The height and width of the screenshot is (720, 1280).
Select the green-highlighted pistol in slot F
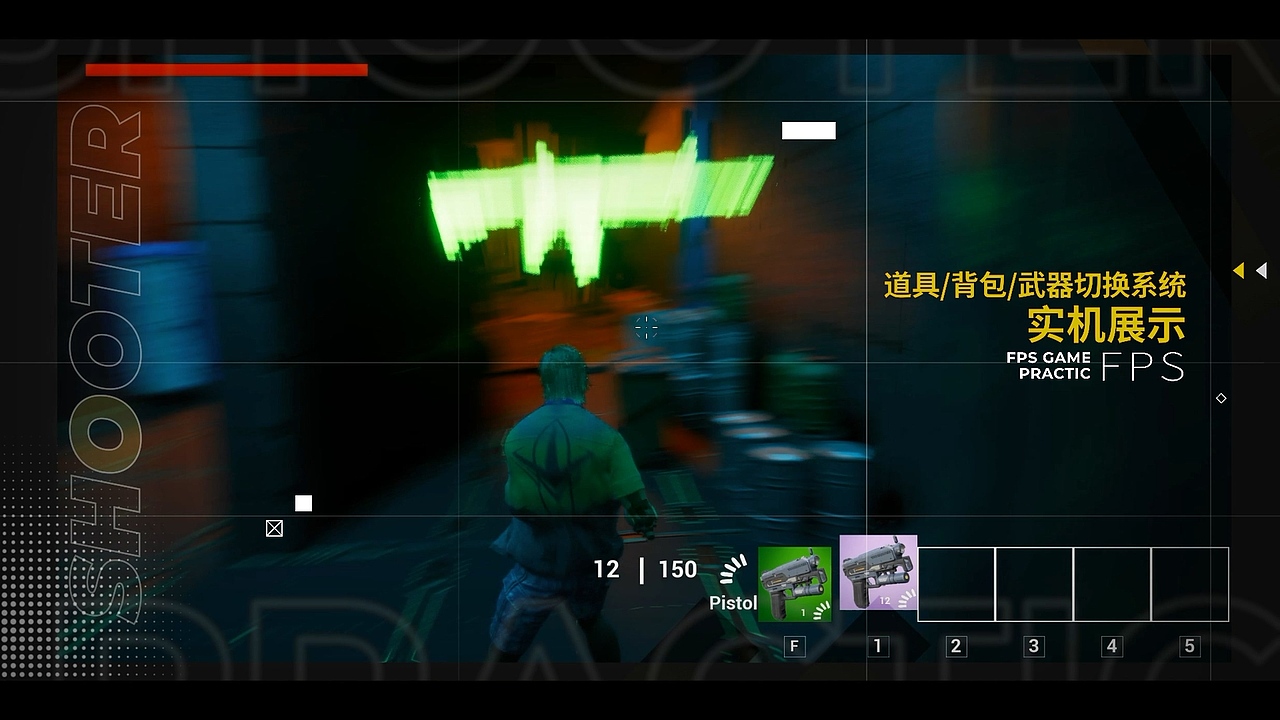[x=795, y=582]
